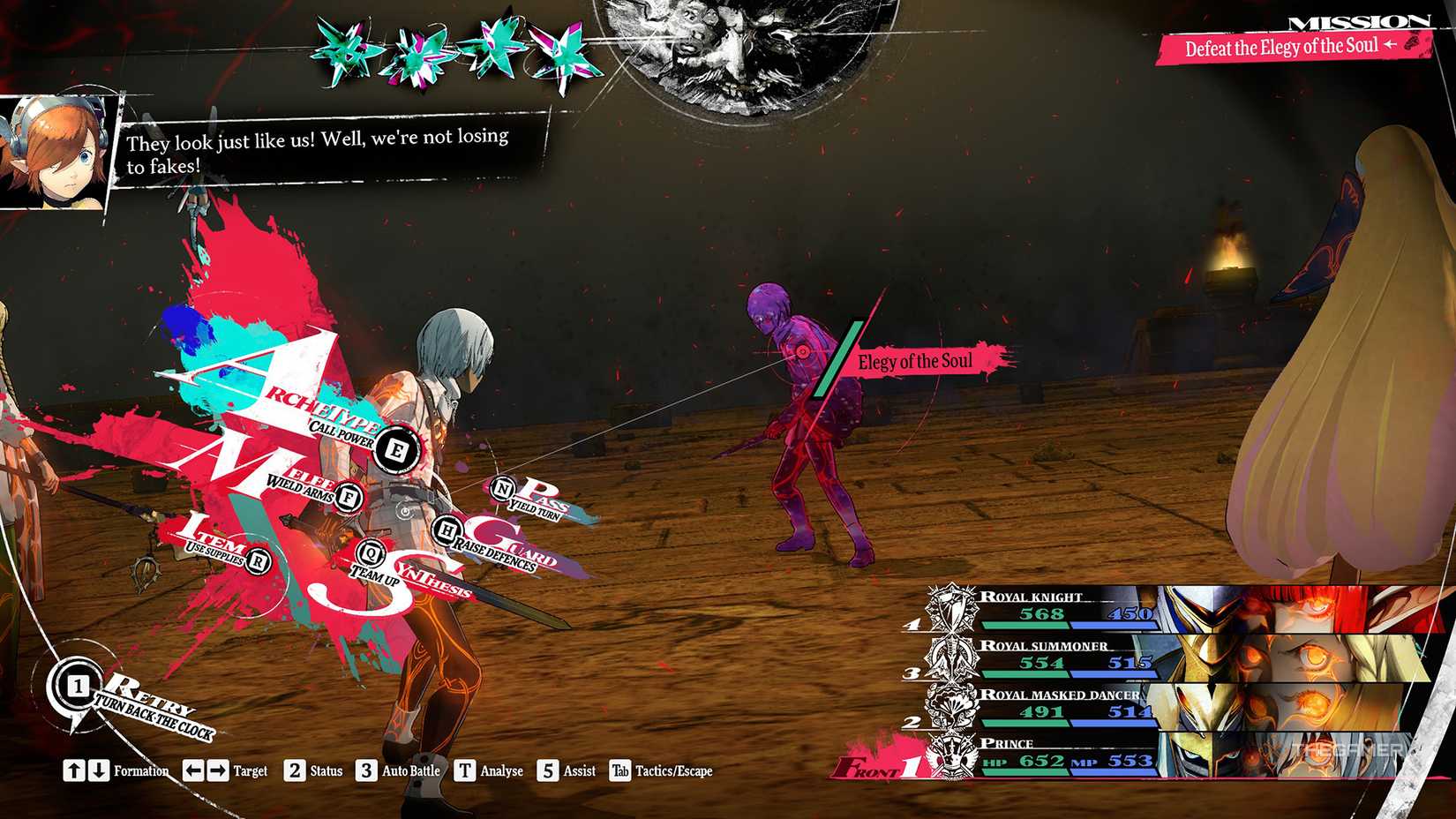1456x819 pixels.
Task: Activate the Synthesis Team Up command
Action: [x=370, y=555]
